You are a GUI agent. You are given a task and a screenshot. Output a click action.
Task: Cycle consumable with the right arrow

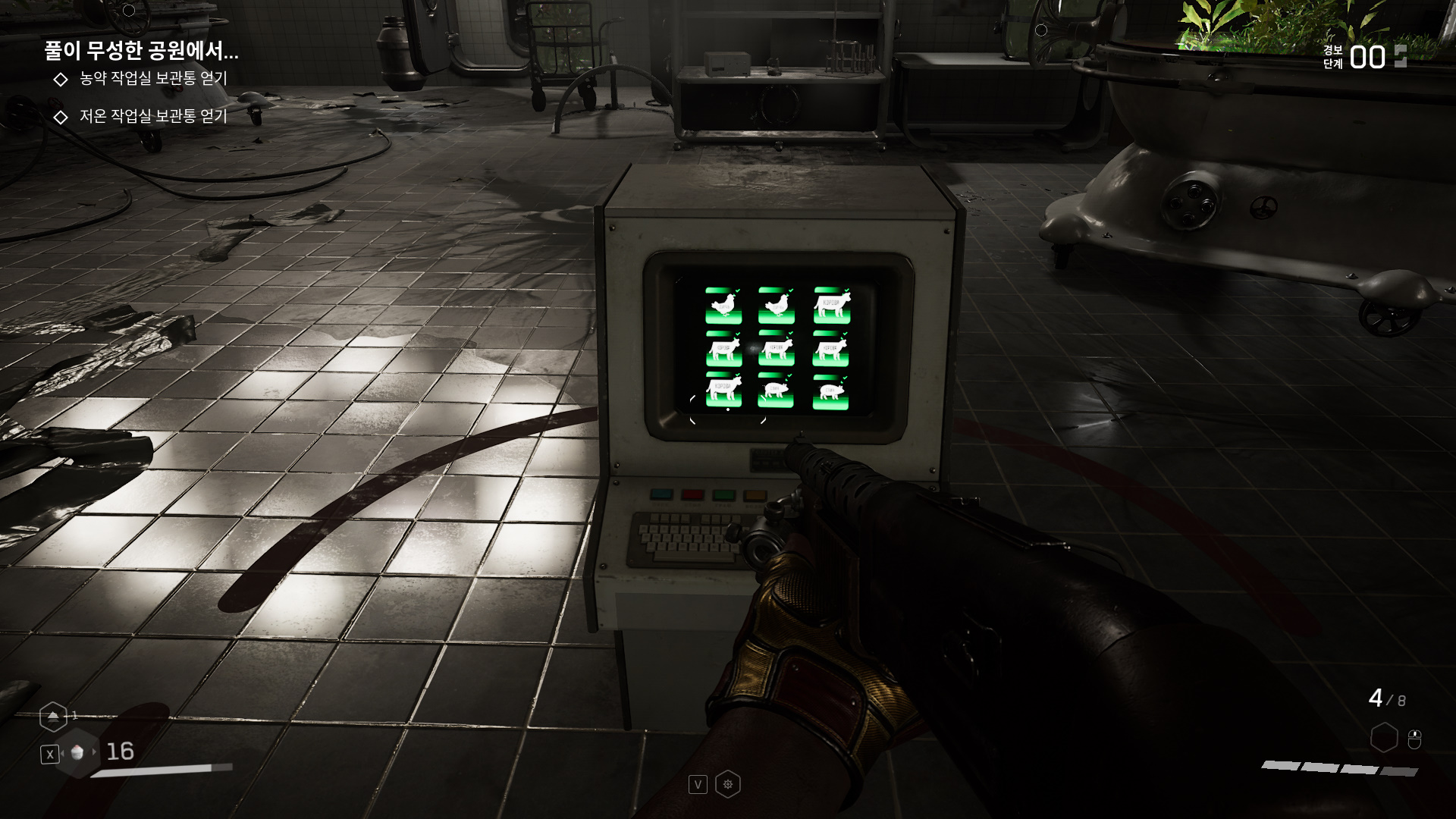click(x=95, y=752)
